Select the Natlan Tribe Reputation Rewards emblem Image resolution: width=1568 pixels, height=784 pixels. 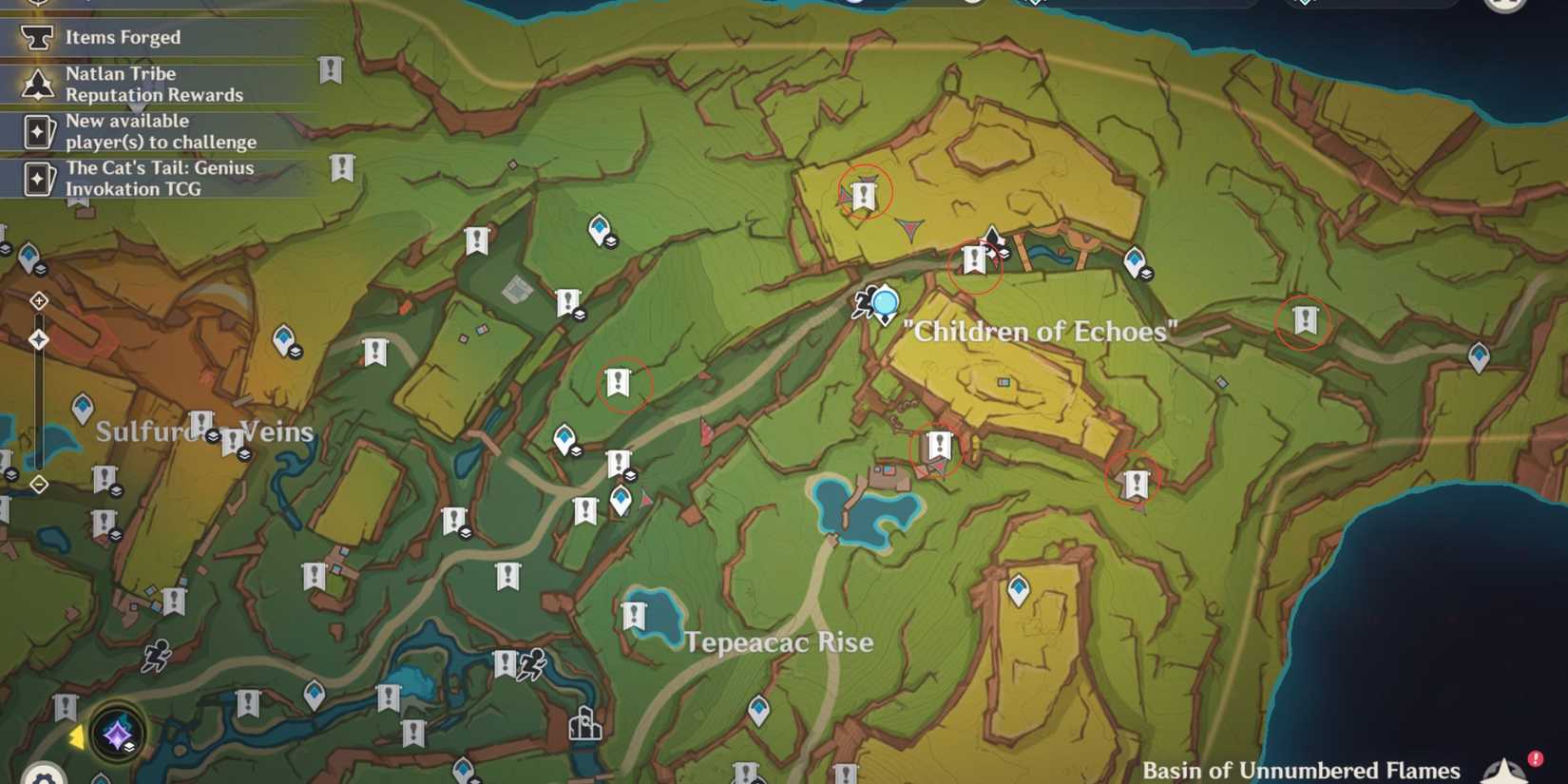click(38, 84)
